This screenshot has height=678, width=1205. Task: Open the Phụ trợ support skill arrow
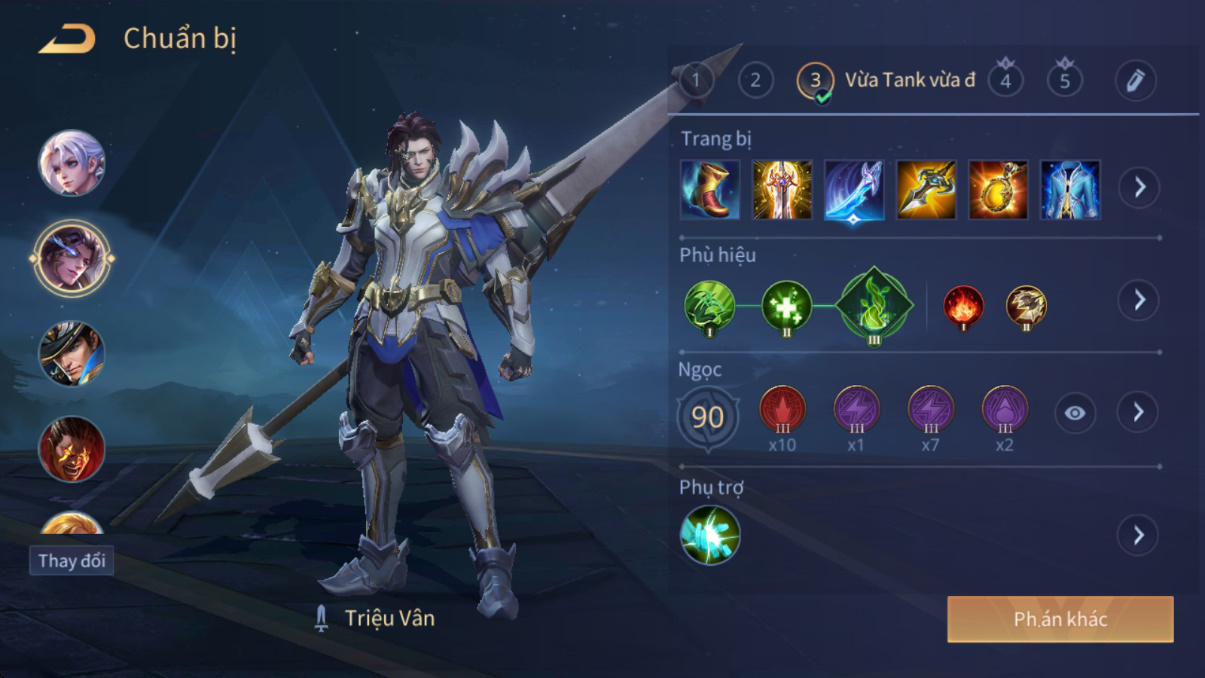[x=1139, y=535]
